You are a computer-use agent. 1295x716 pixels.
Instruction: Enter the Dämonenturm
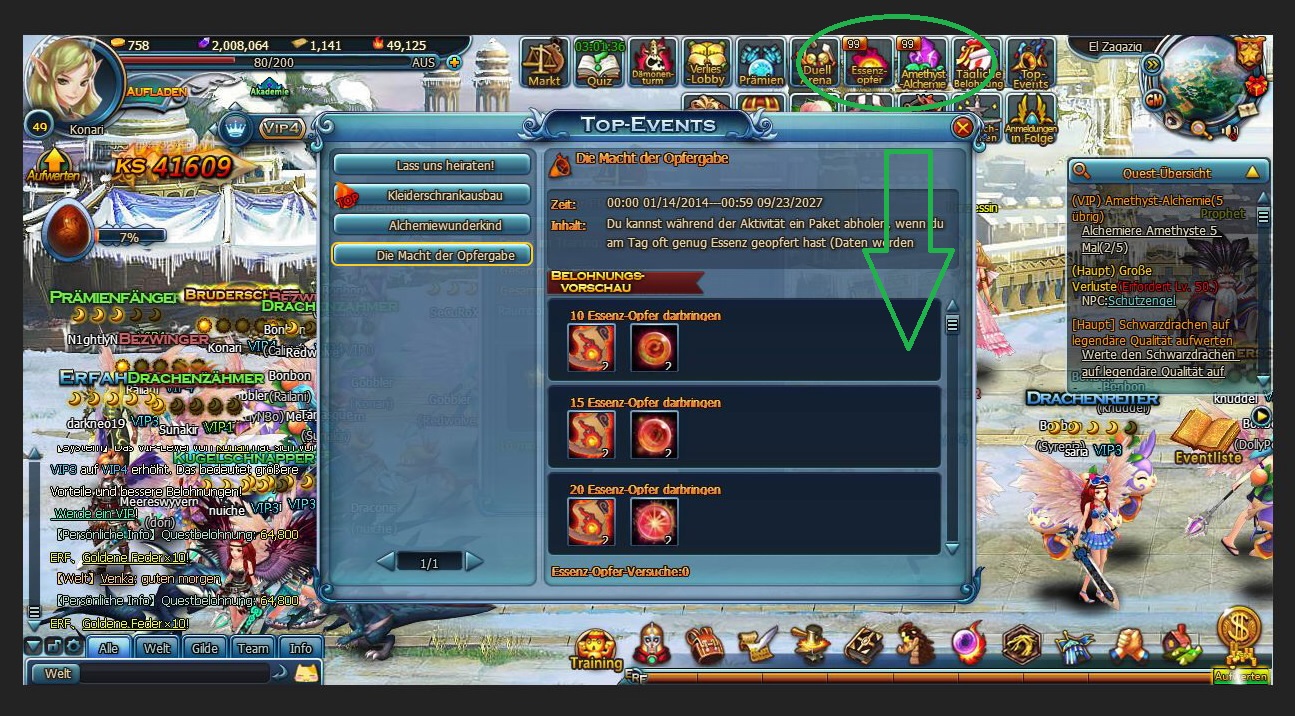click(x=653, y=63)
